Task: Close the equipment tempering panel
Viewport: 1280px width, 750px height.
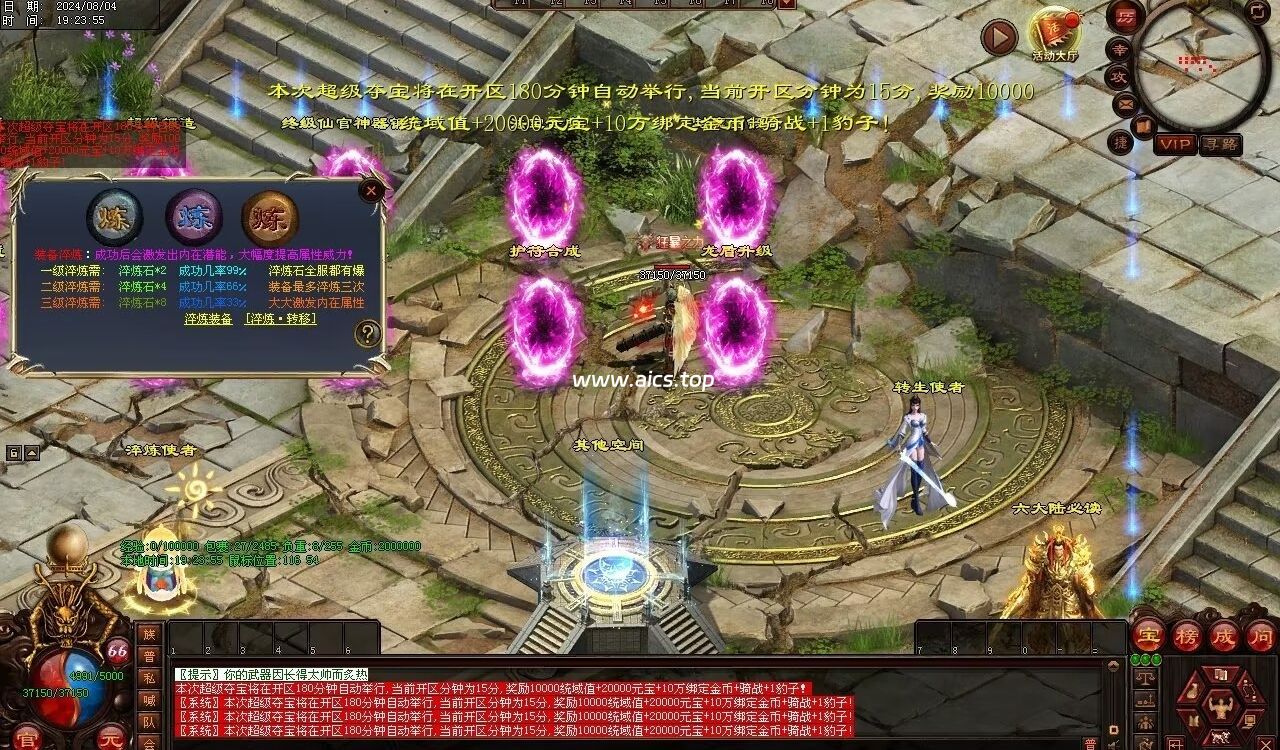Action: 372,190
